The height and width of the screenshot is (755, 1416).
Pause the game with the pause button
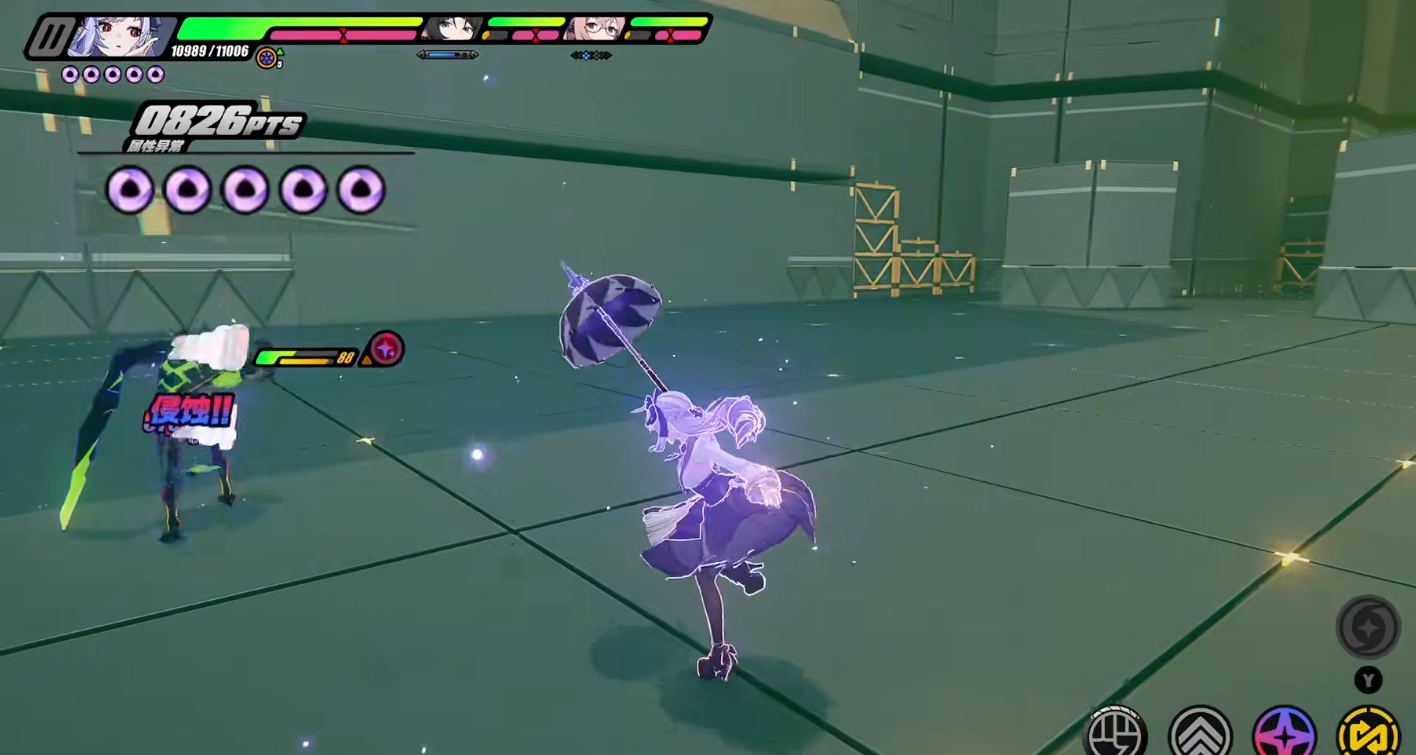point(47,37)
